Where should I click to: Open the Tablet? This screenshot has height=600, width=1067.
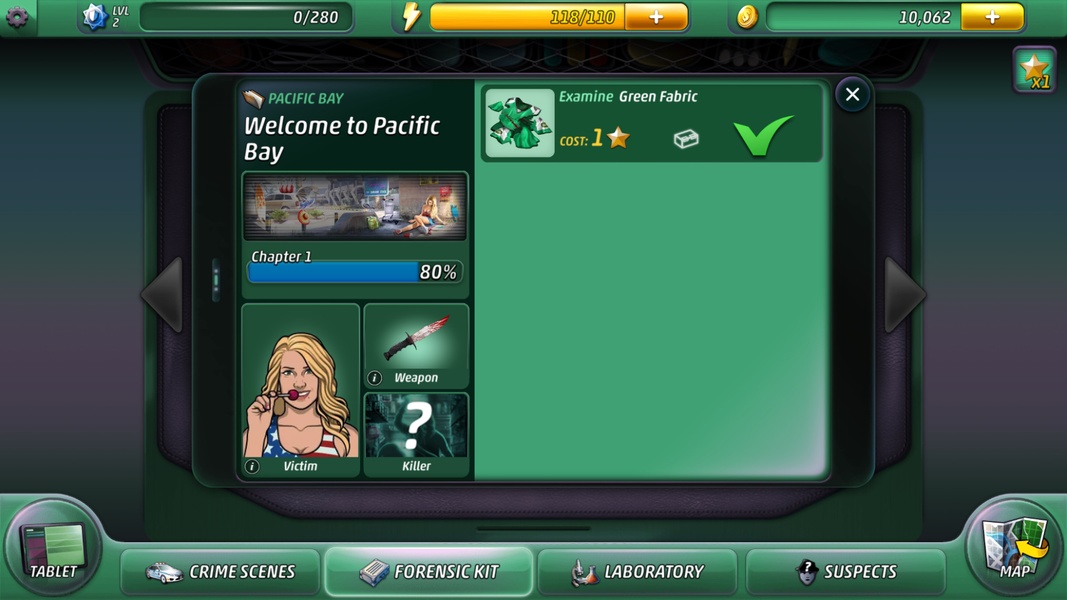click(x=54, y=549)
